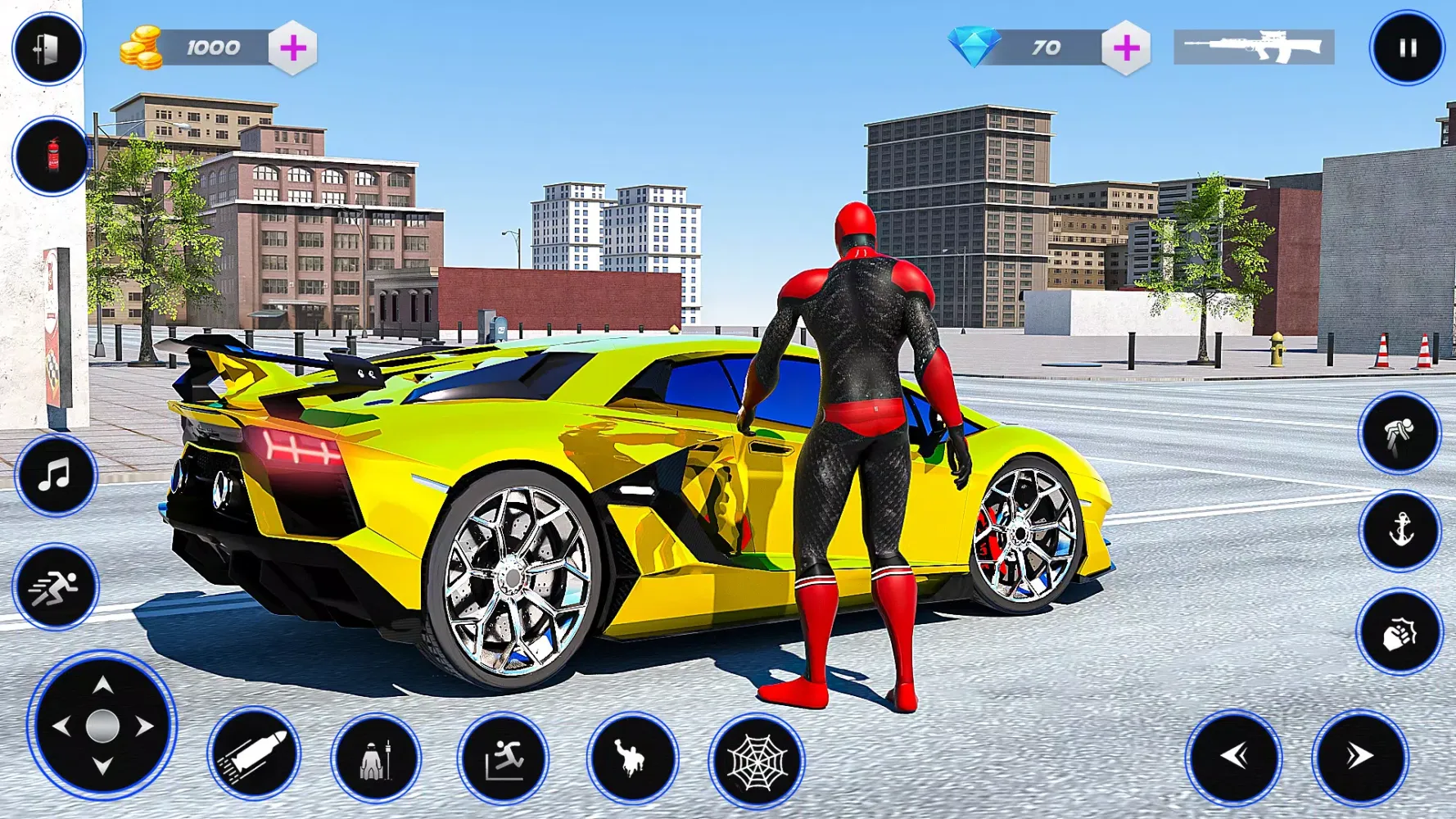Tap the up arrow on the movement pad
Screen dimensions: 1456x819
point(102,686)
